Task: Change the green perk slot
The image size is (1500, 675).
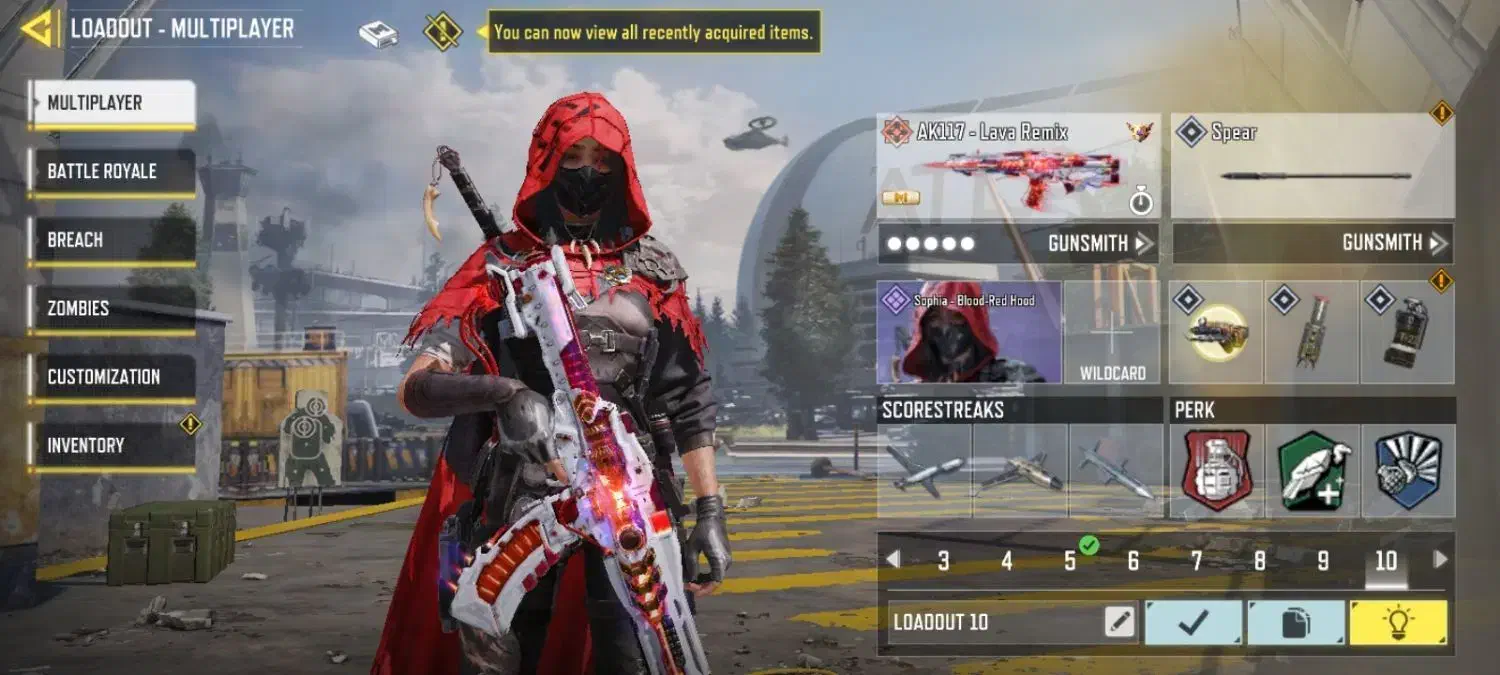Action: click(x=1312, y=471)
